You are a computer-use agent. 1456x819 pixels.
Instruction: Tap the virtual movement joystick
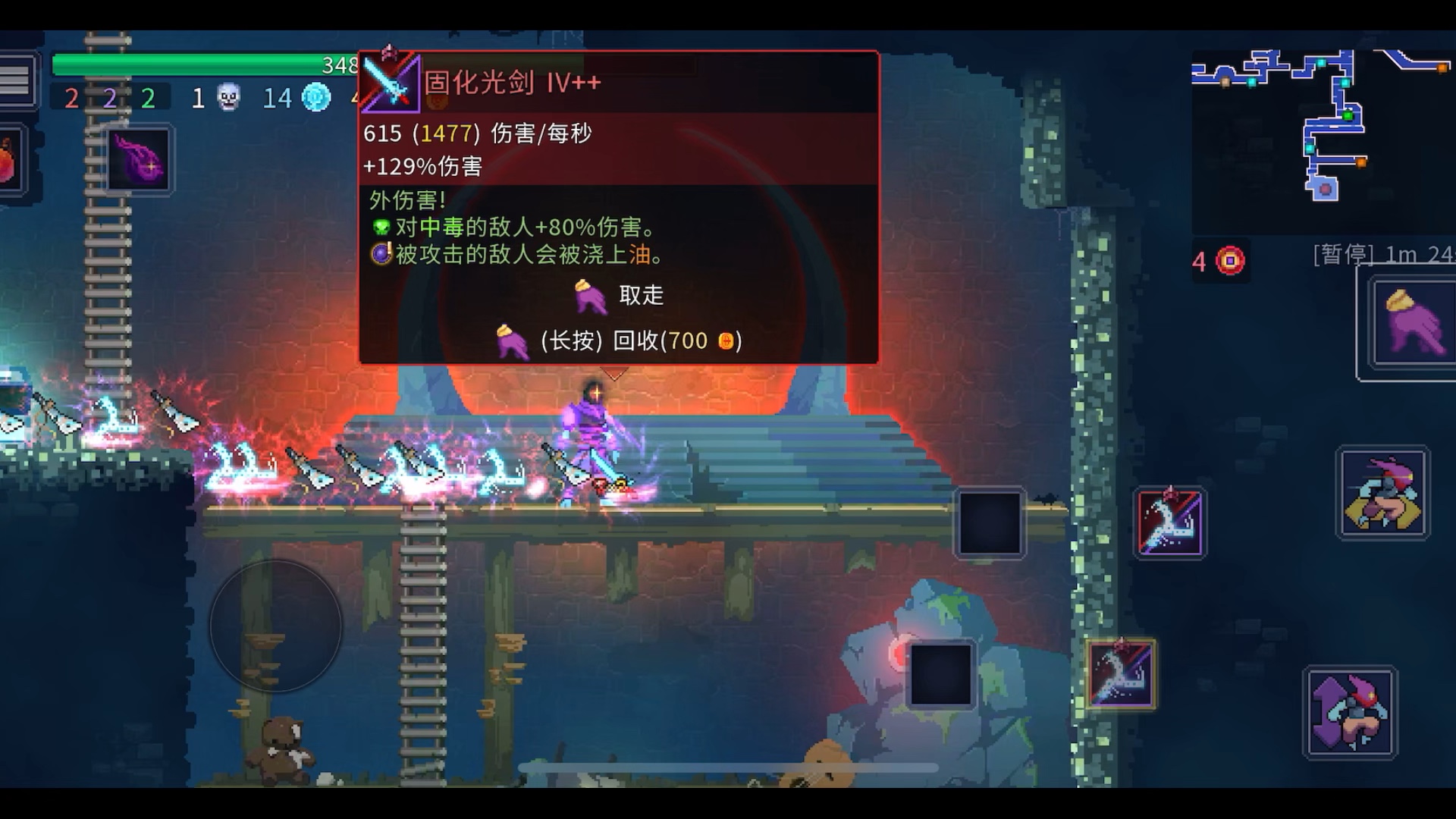275,626
